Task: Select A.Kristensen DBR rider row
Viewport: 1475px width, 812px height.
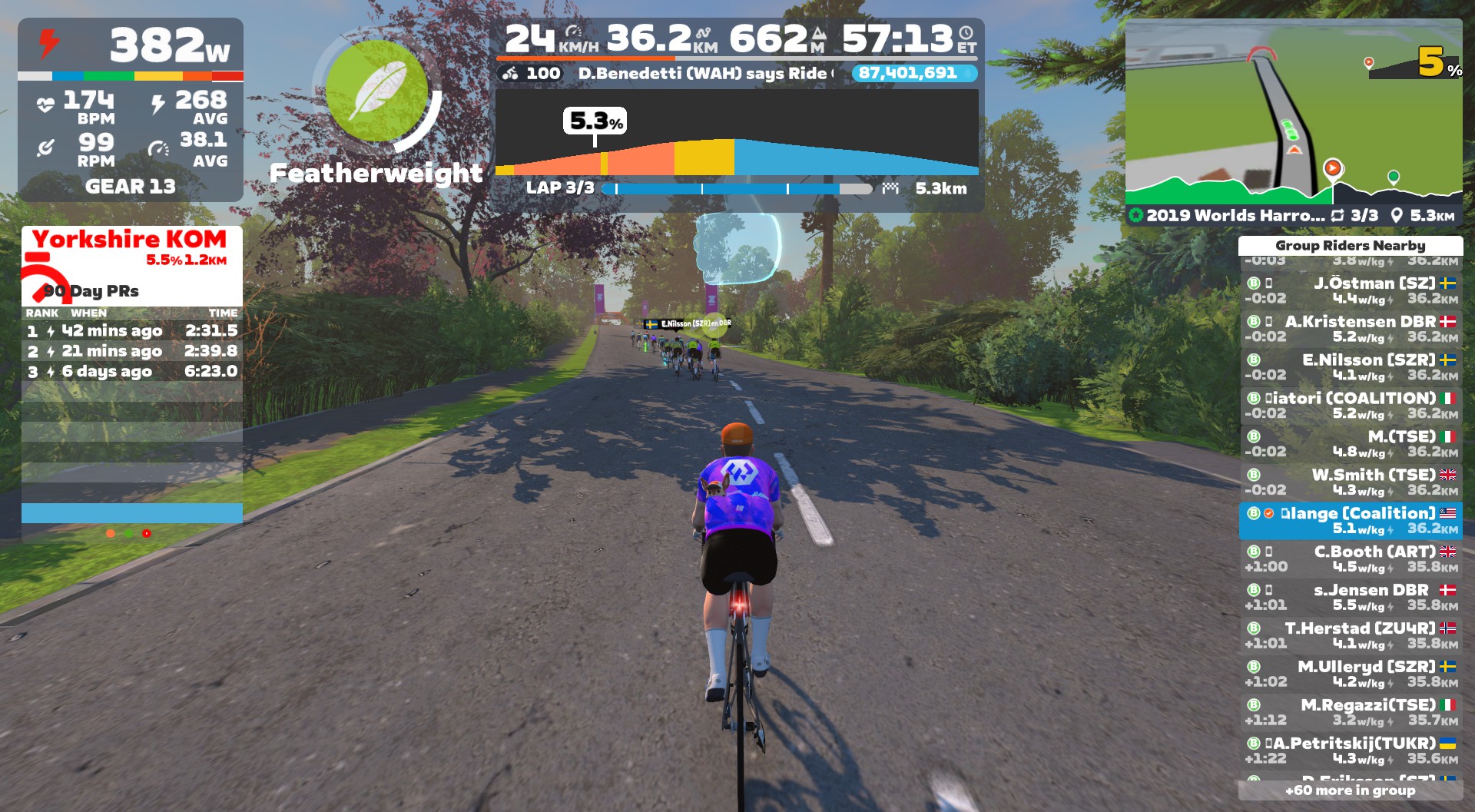Action: (1351, 329)
